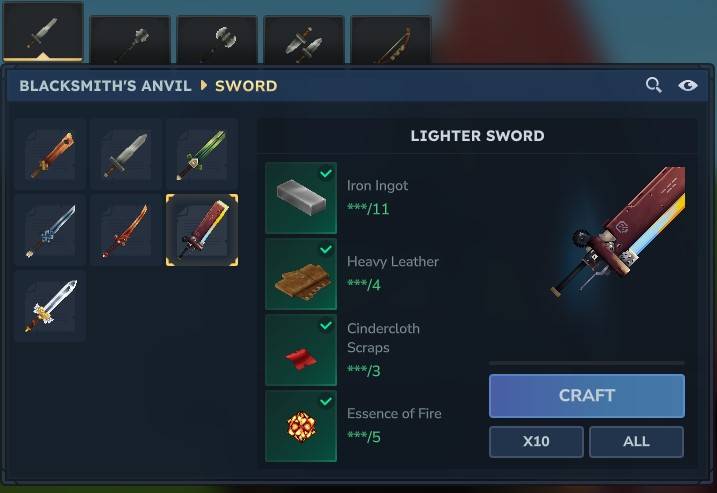Pick the green-bladed sword recipe
717x493 pixels.
click(202, 154)
